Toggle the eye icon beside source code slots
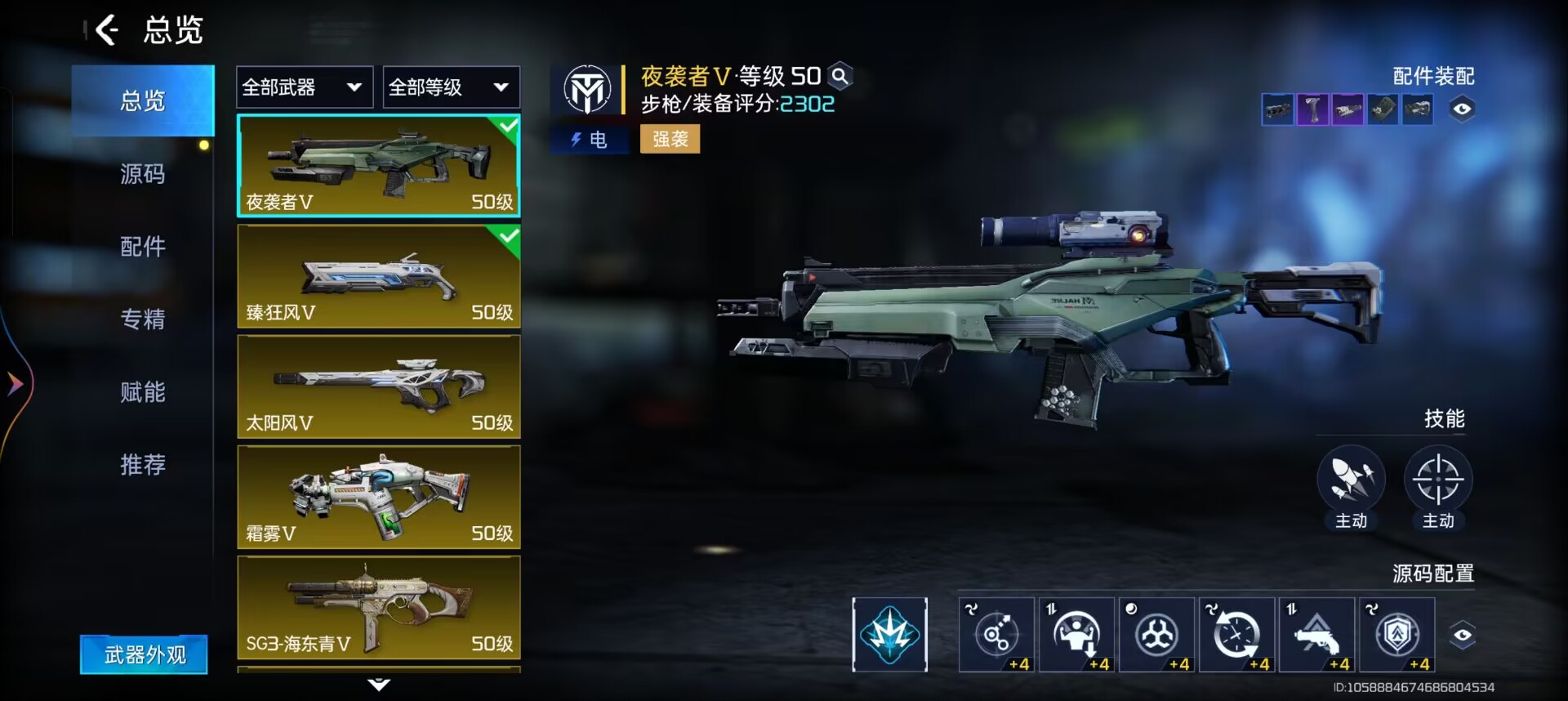The height and width of the screenshot is (701, 1568). 1462,635
